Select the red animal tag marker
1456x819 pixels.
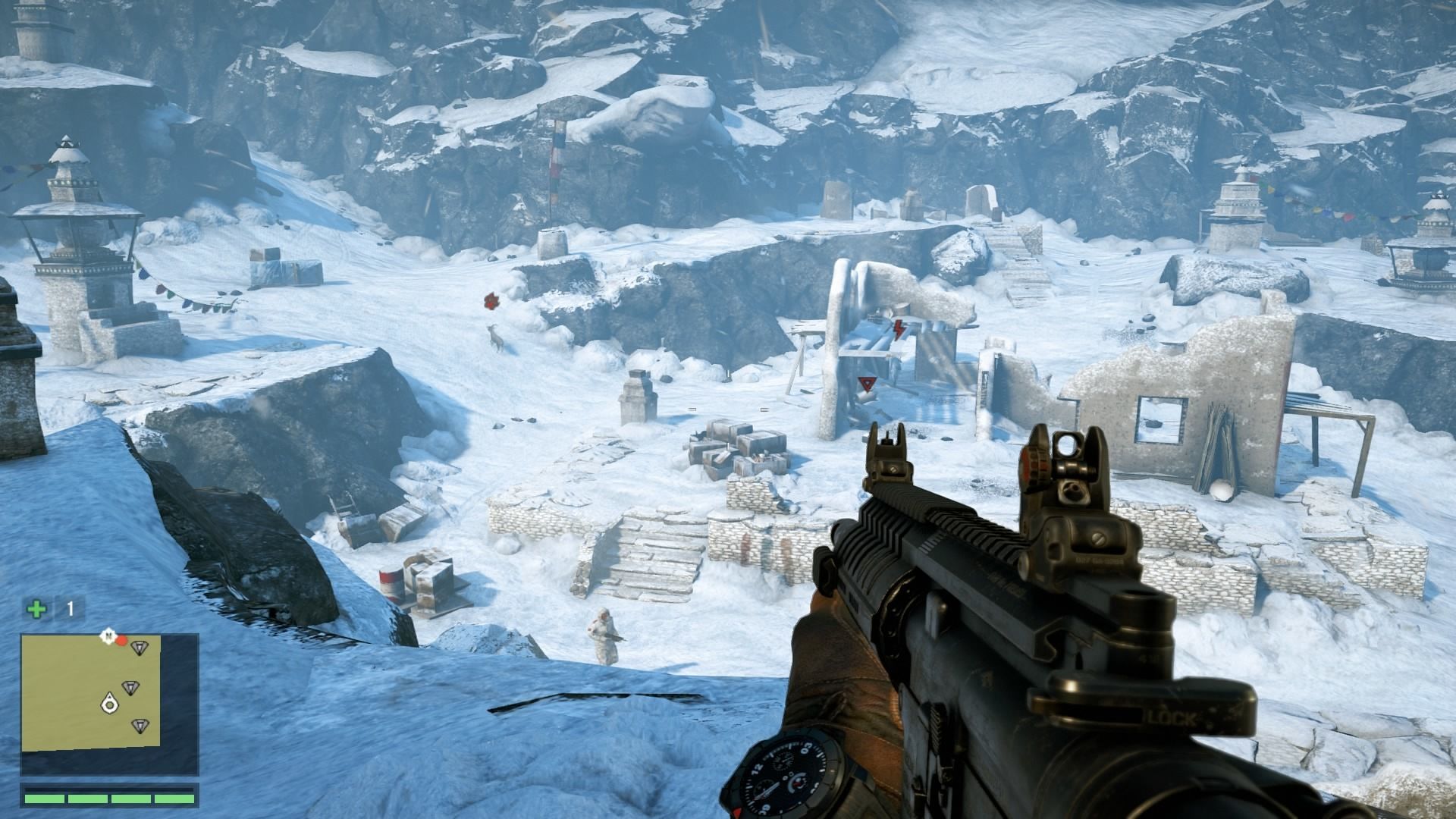click(491, 301)
